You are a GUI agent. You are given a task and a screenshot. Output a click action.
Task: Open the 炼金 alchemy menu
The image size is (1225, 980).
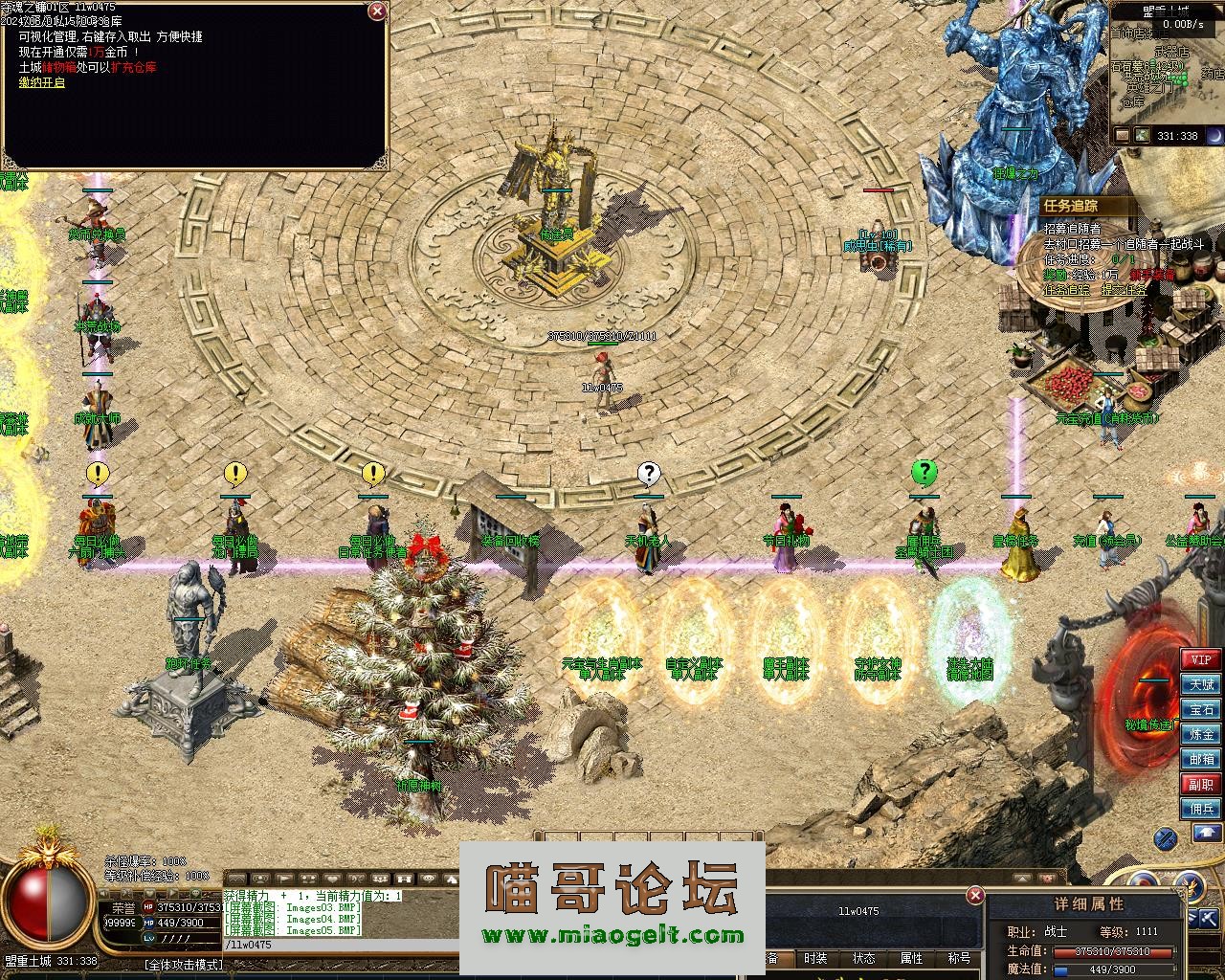[x=1201, y=734]
